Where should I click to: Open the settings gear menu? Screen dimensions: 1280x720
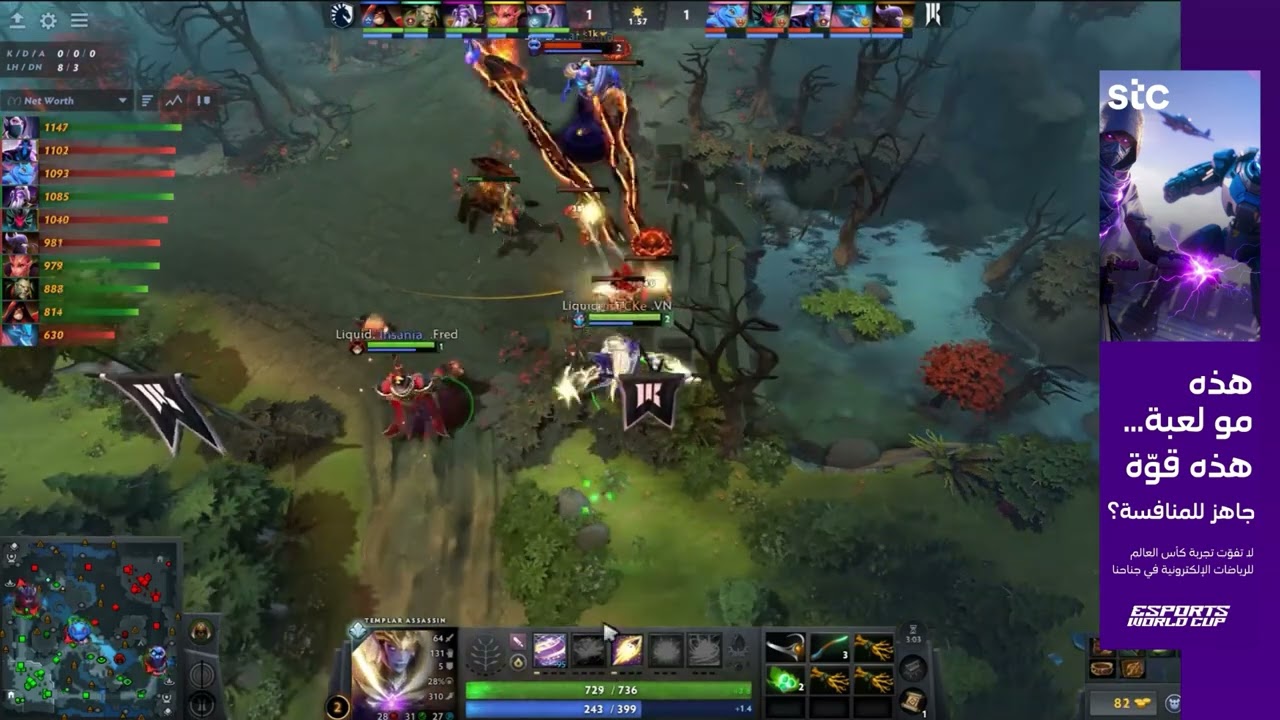pos(48,20)
